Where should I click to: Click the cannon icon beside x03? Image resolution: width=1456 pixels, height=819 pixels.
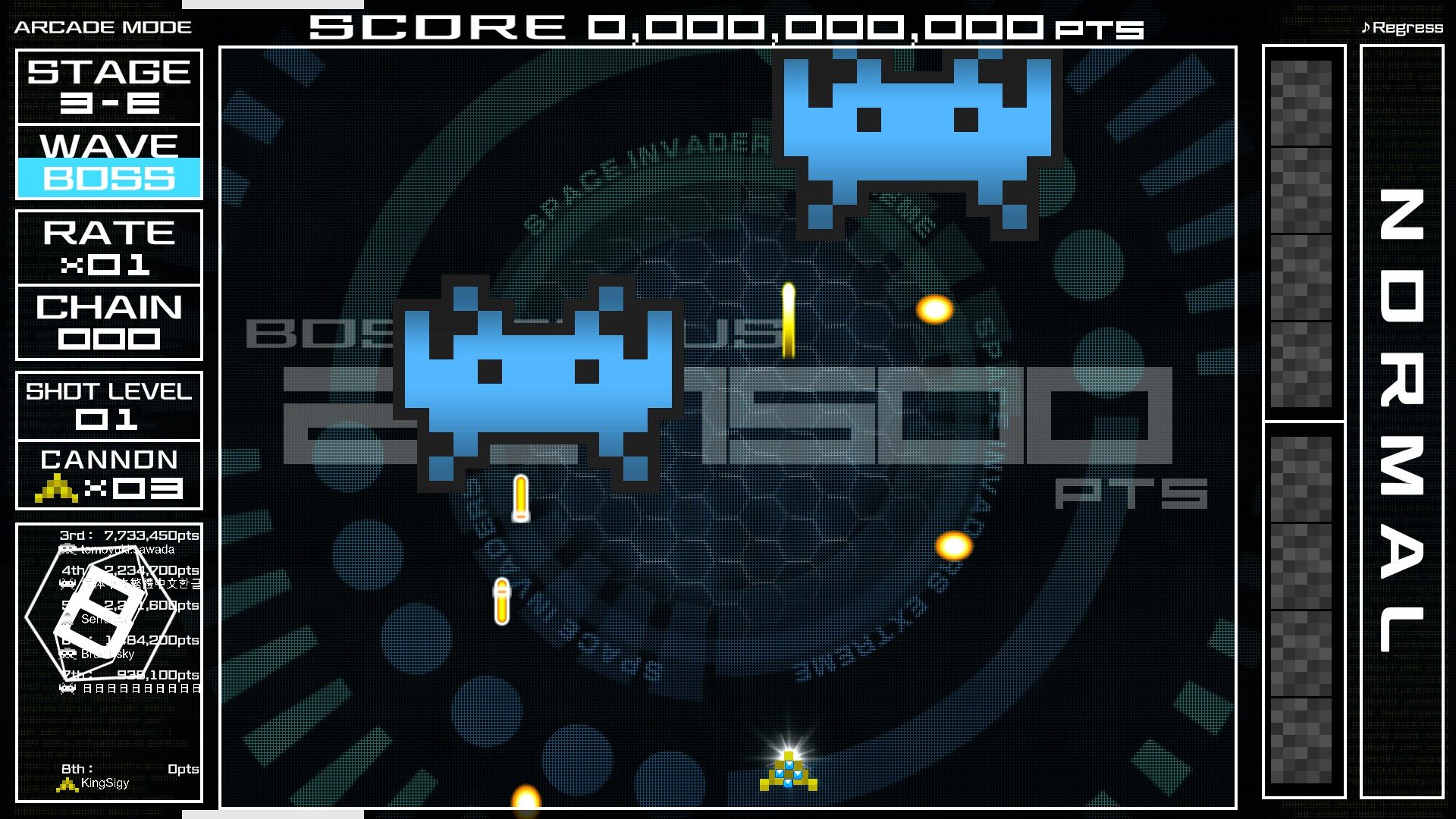tap(57, 488)
